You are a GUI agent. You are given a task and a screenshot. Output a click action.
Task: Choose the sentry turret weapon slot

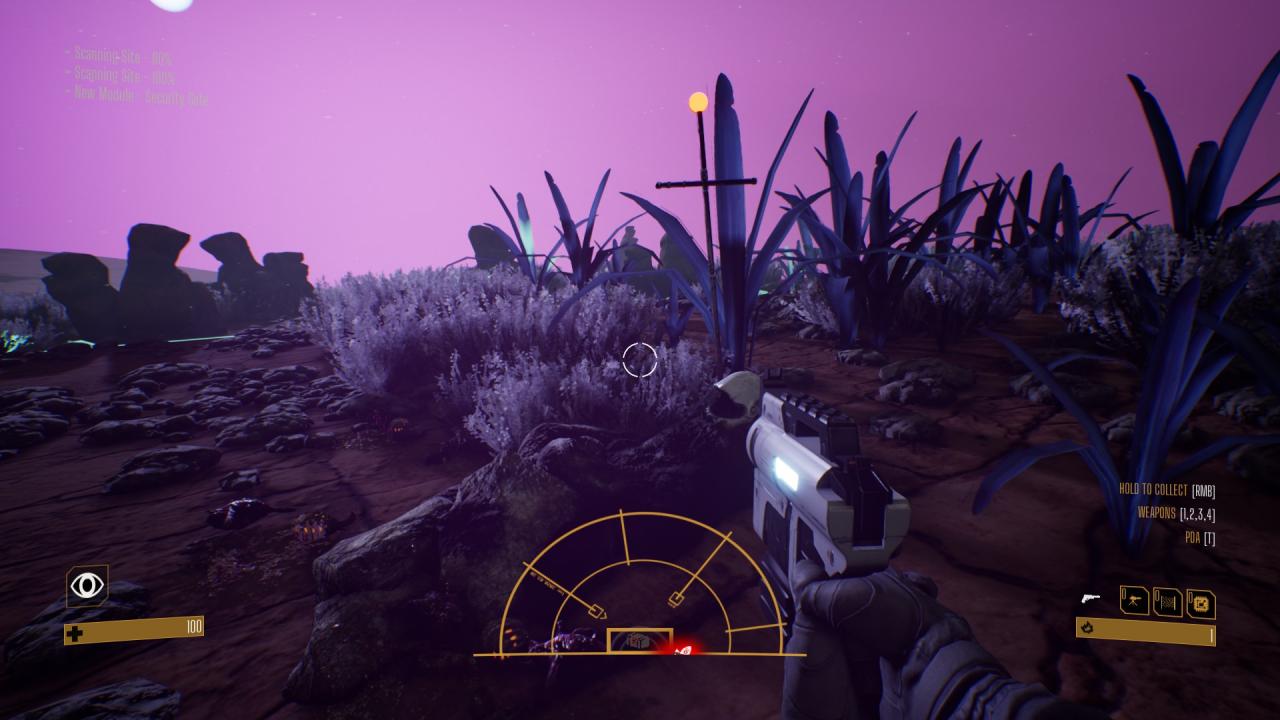(1134, 601)
